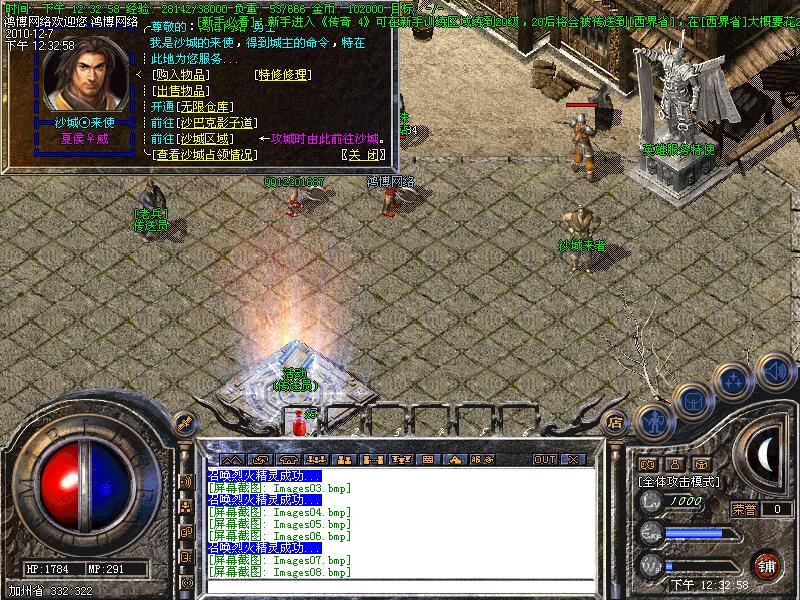The image size is (800, 600).
Task: Toggle the sound speaker round button
Action: [775, 370]
